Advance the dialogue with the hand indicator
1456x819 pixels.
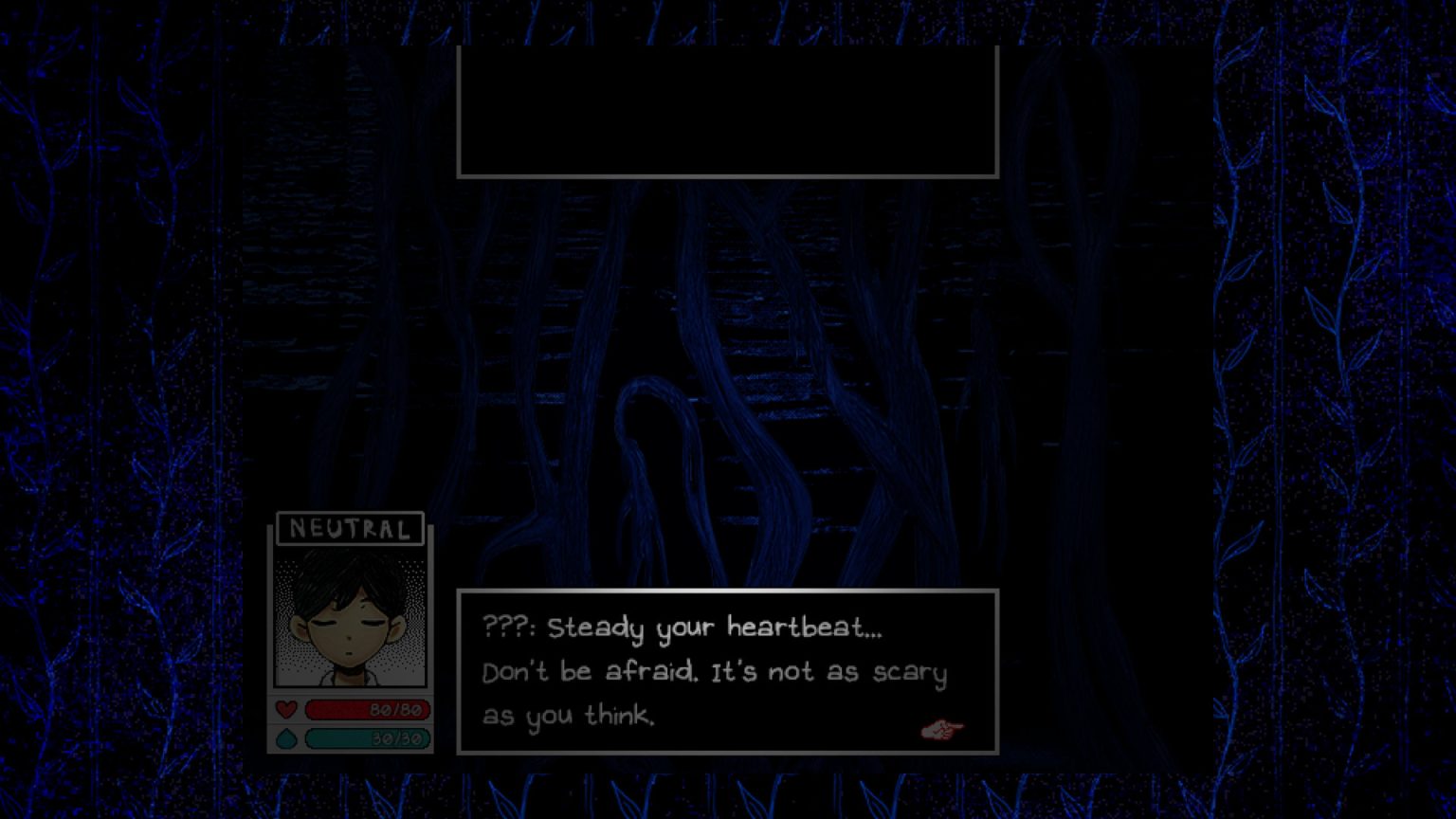[941, 728]
